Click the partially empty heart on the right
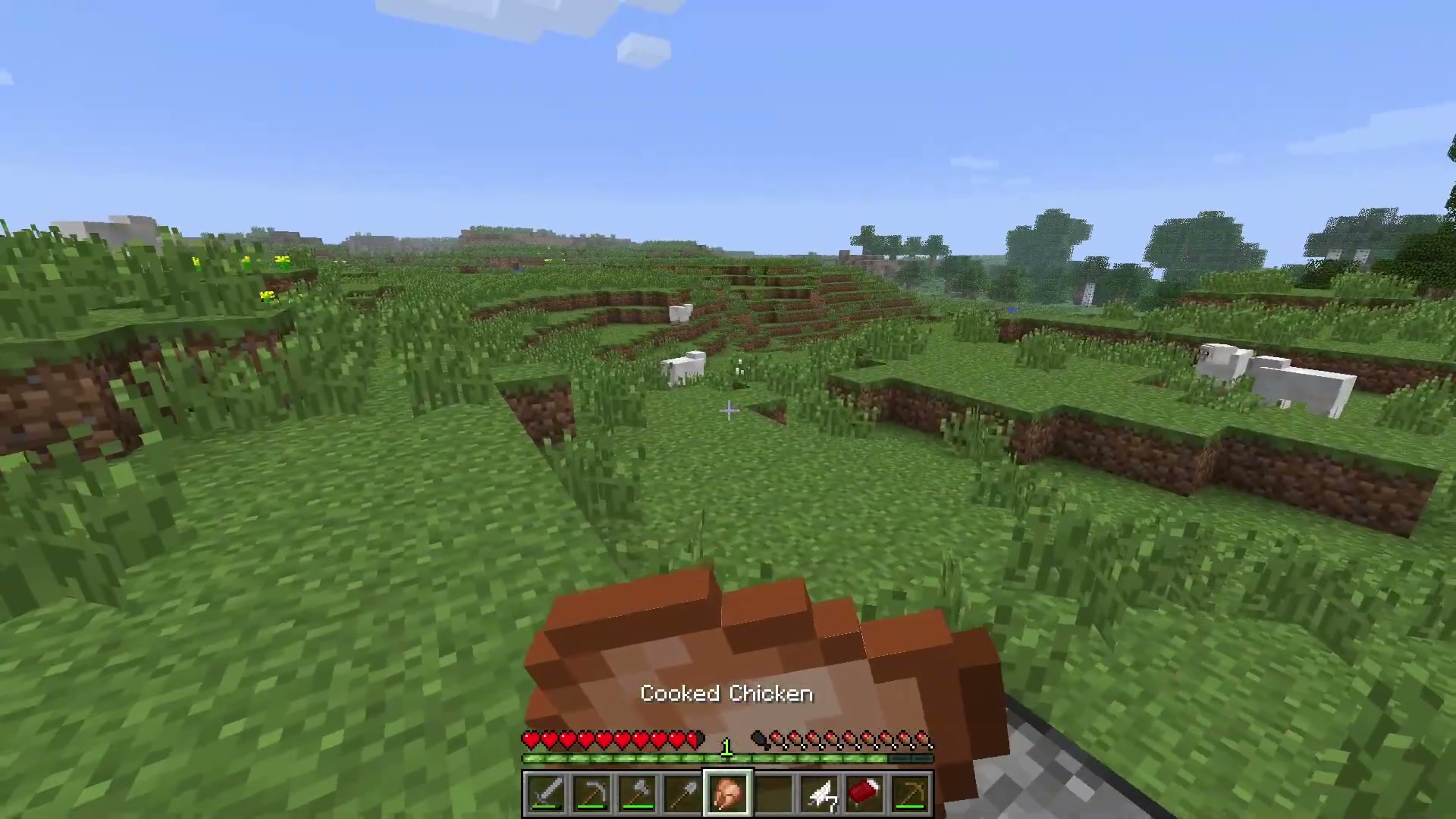This screenshot has height=819, width=1456. (x=696, y=739)
